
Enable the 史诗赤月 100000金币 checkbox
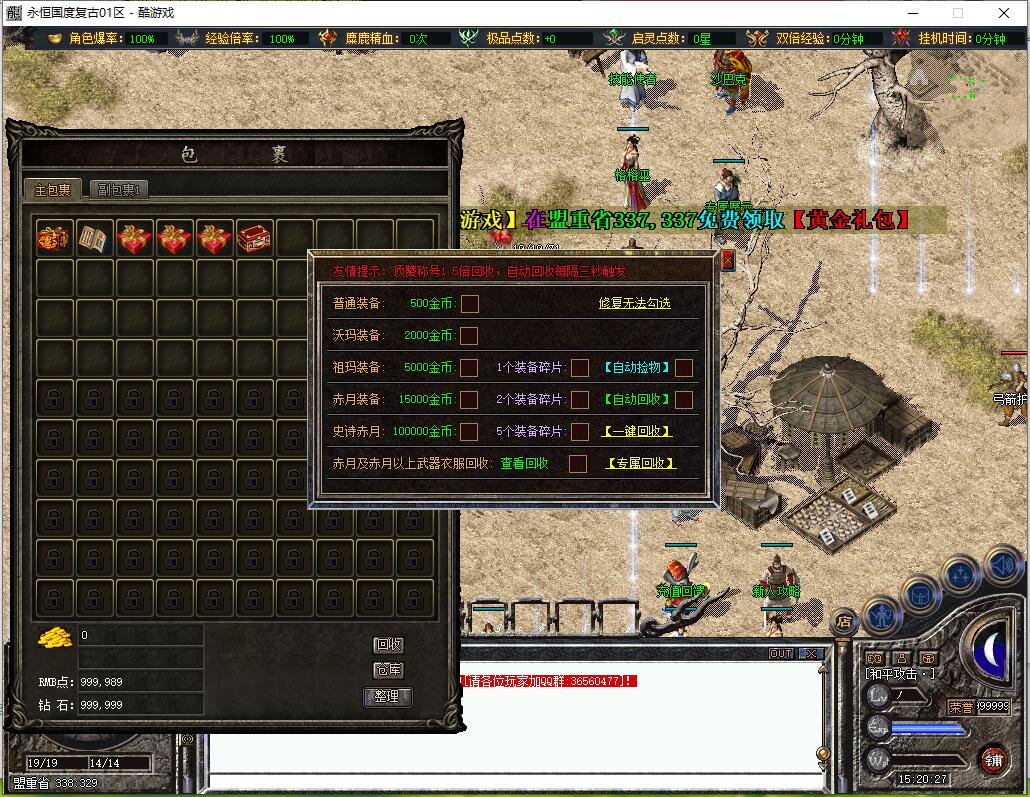tap(469, 431)
